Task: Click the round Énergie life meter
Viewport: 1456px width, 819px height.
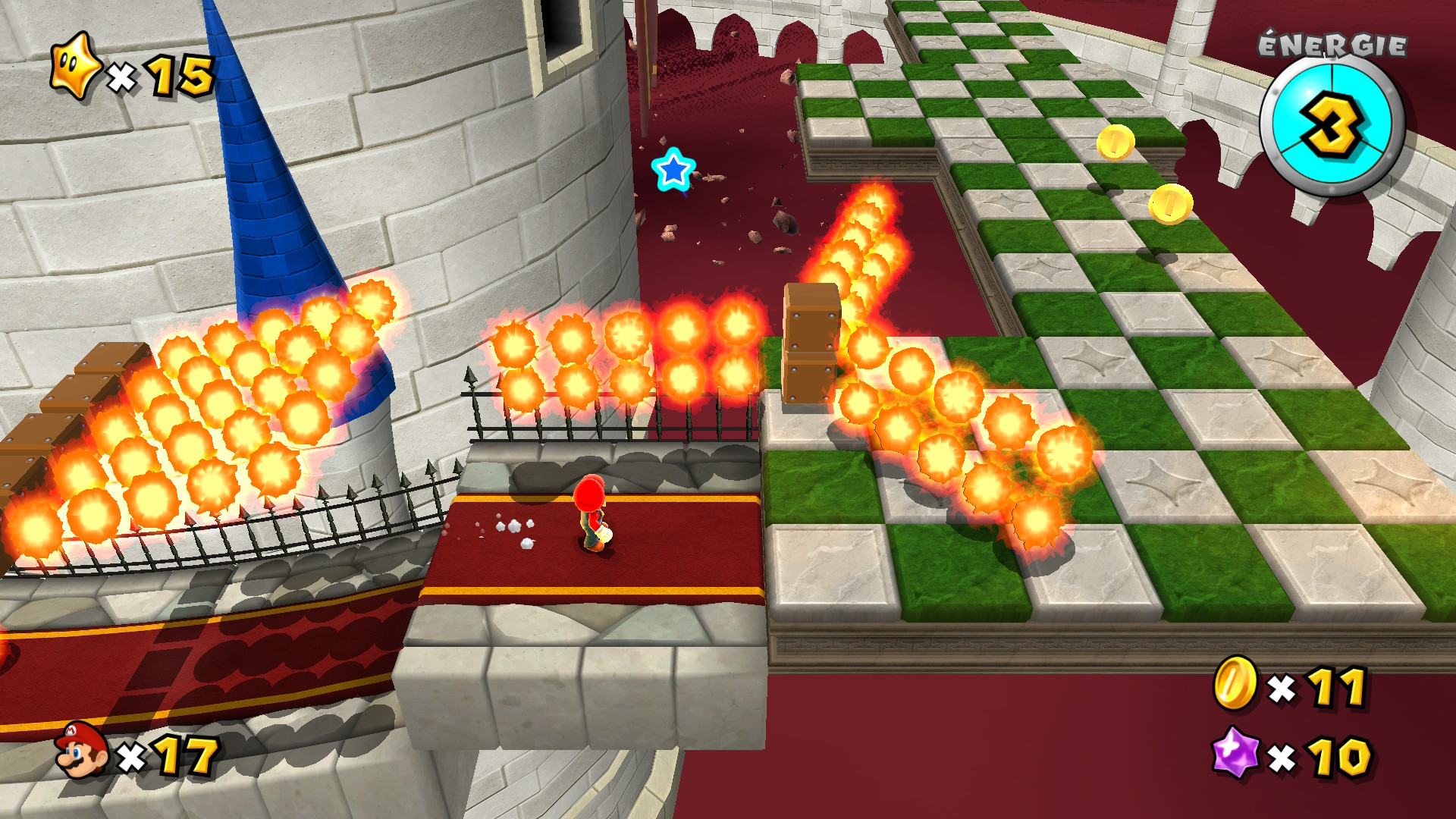Action: pos(1332,125)
